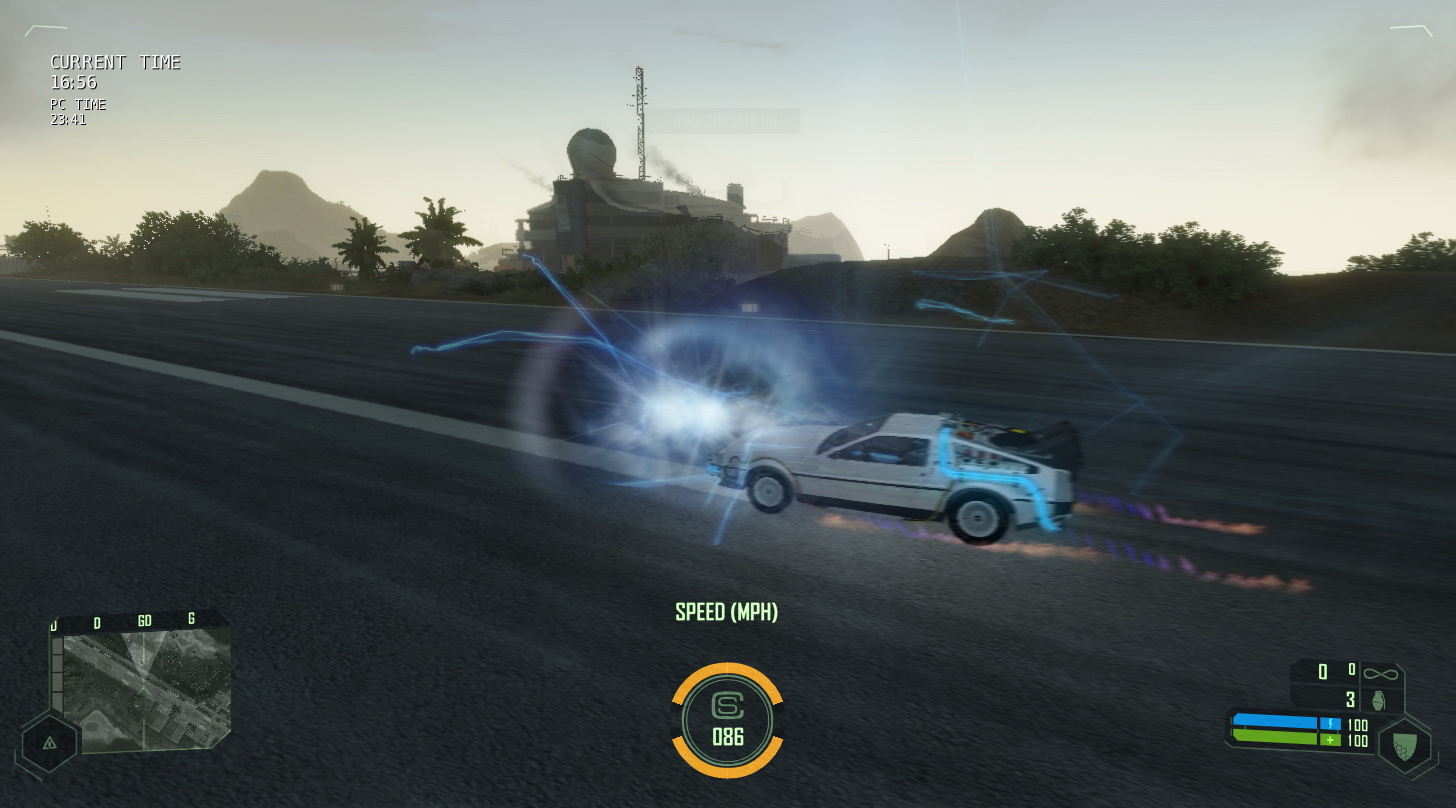This screenshot has width=1456, height=808.
Task: Select the warning triangle hexagon icon
Action: [x=49, y=742]
